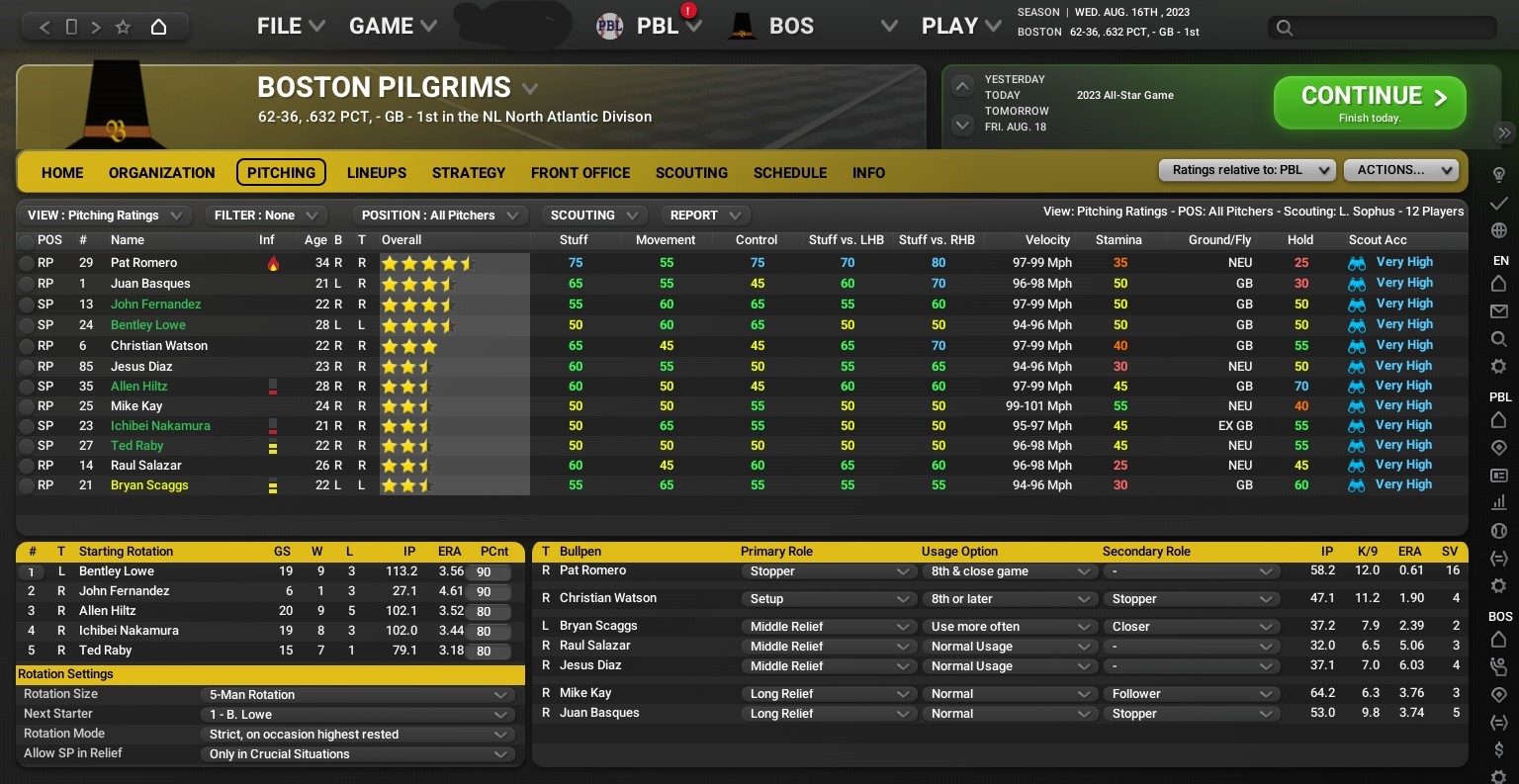Viewport: 1519px width, 784px height.
Task: Open the FILE menu
Action: (278, 26)
